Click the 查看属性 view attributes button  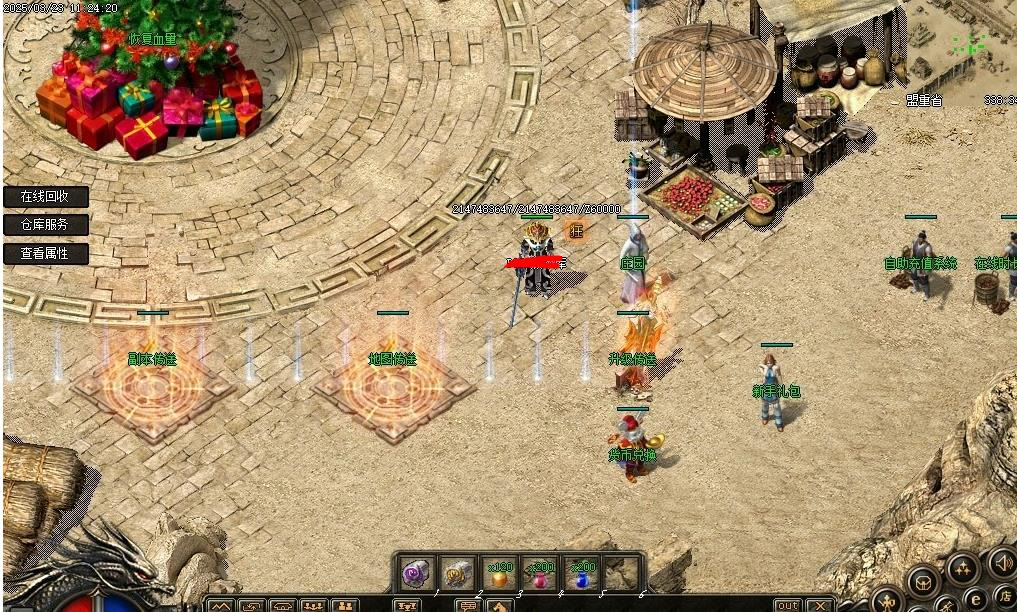click(x=46, y=254)
